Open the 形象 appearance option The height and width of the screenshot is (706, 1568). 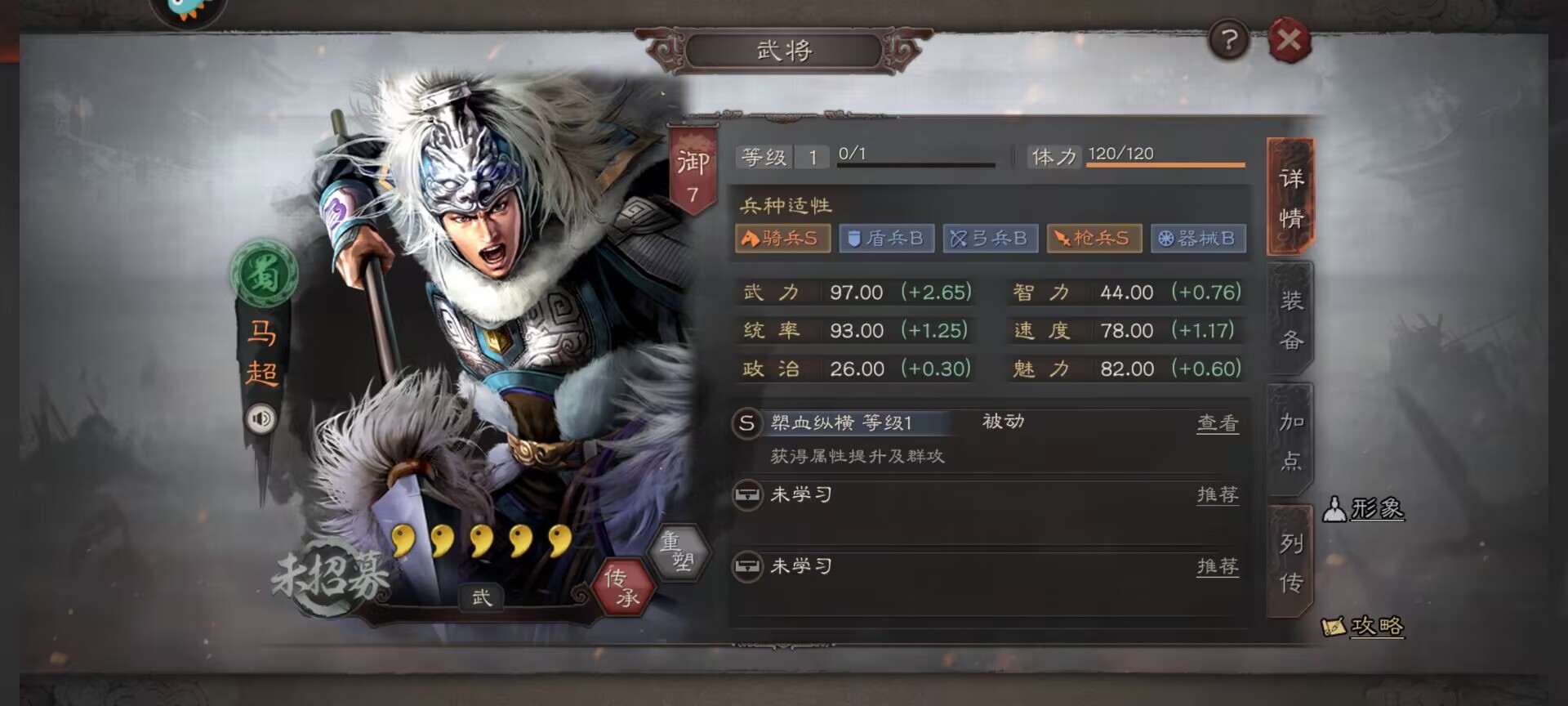click(1365, 508)
